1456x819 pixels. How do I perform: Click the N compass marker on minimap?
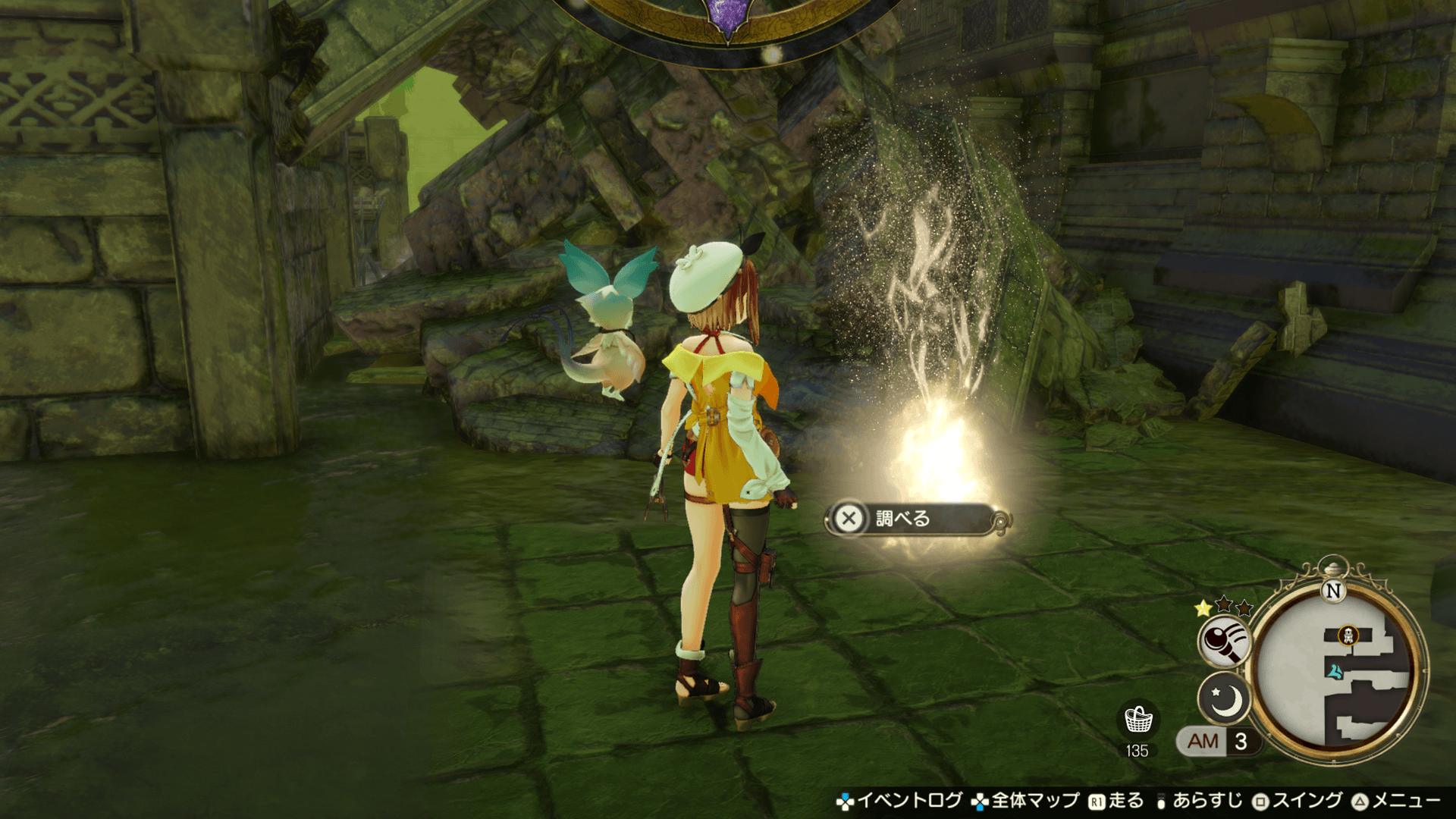(1333, 591)
